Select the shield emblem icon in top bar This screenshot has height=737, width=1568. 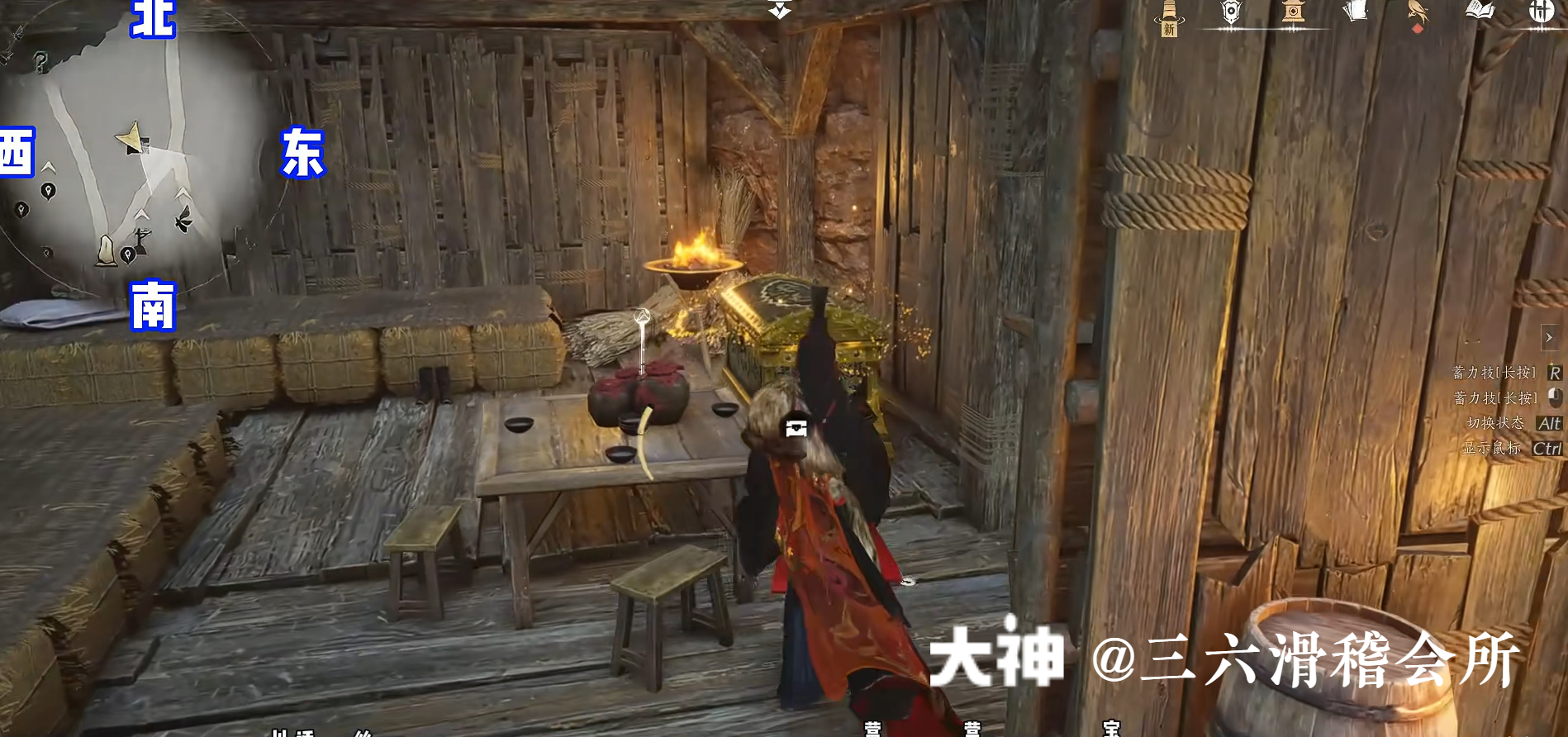coord(1230,12)
